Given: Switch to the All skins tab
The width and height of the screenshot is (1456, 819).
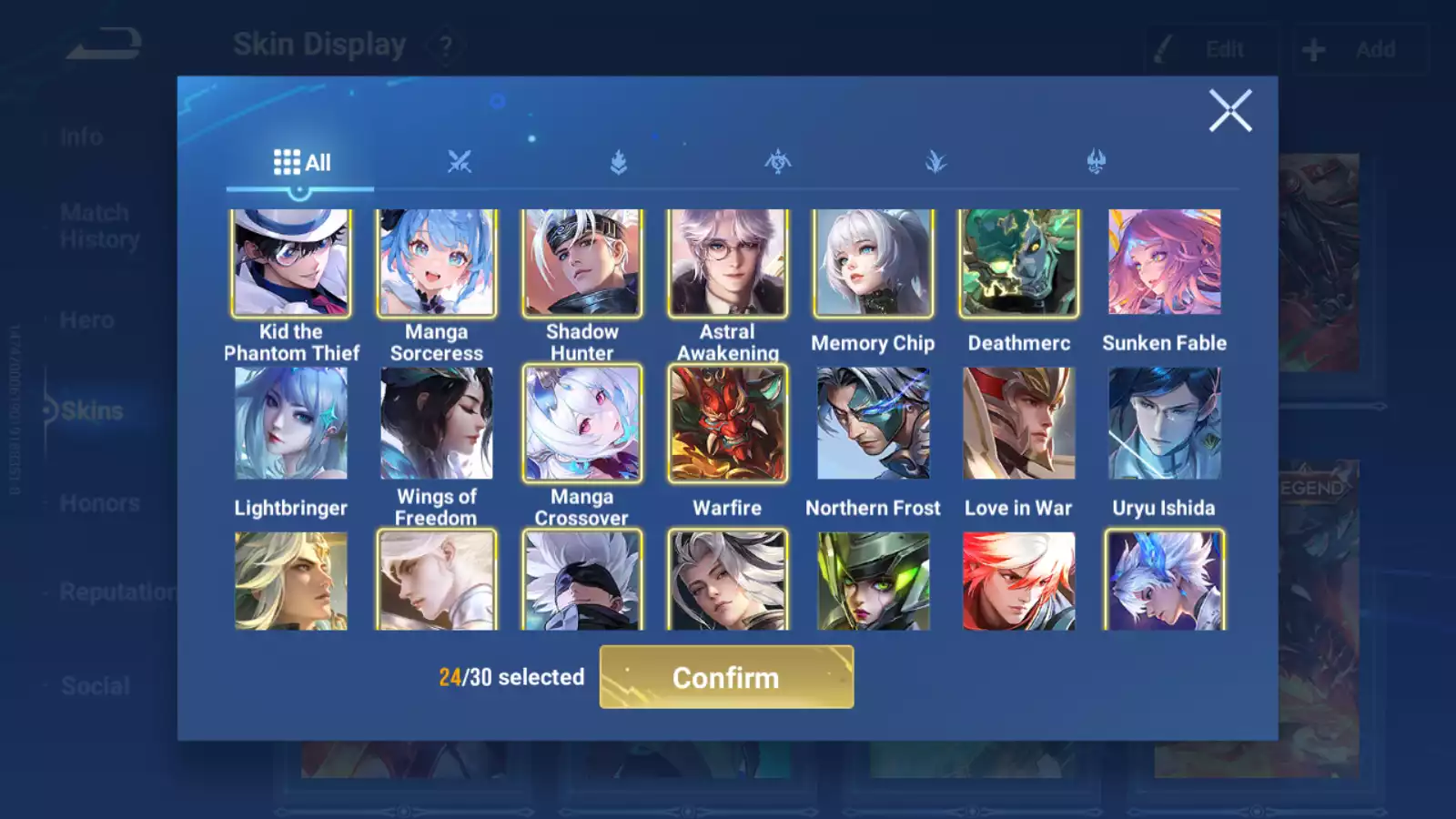Looking at the screenshot, I should click(x=301, y=163).
